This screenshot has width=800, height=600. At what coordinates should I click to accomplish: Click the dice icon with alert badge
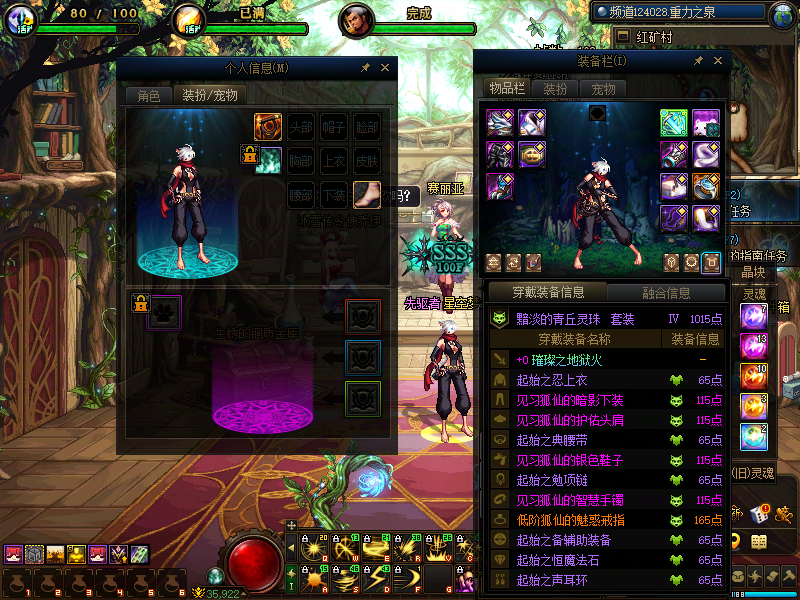tap(759, 513)
